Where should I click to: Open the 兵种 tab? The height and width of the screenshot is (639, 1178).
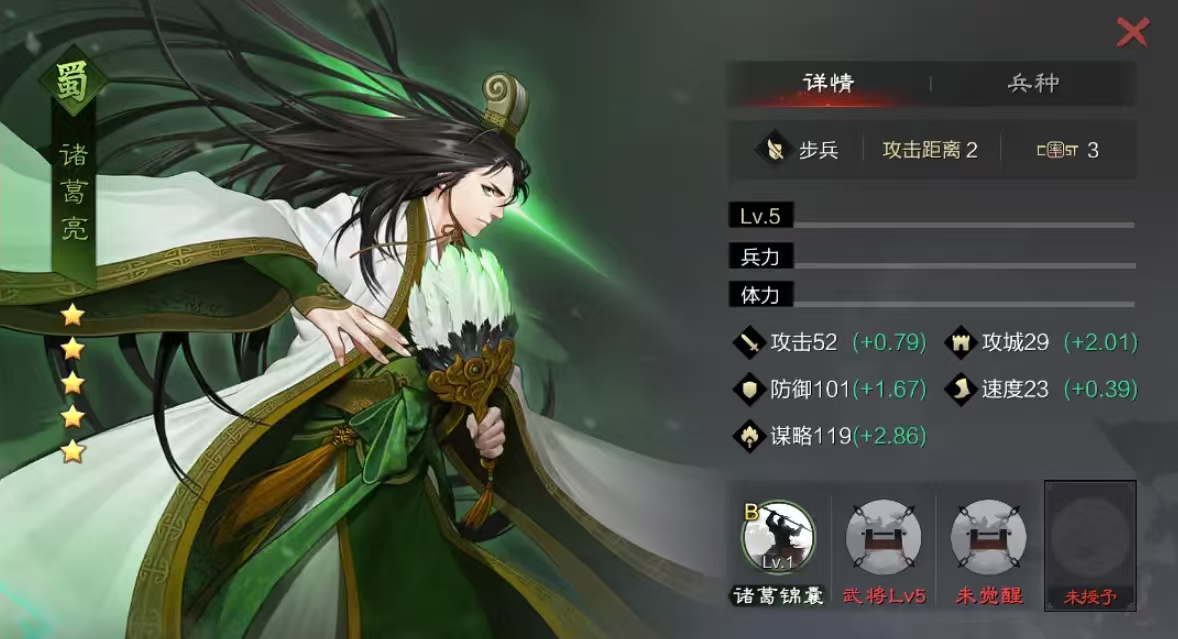point(1033,83)
